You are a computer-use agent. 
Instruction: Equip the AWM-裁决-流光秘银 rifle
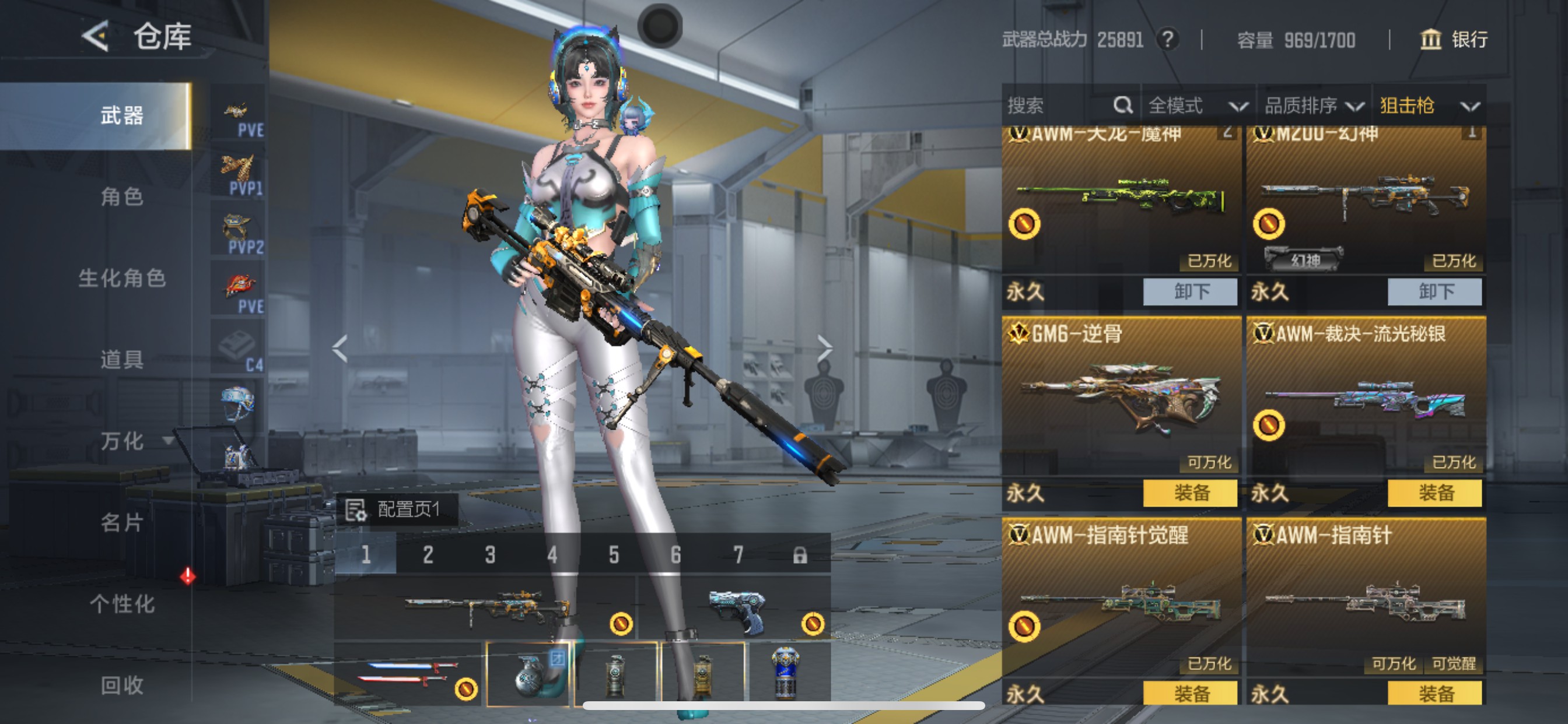pos(1434,492)
